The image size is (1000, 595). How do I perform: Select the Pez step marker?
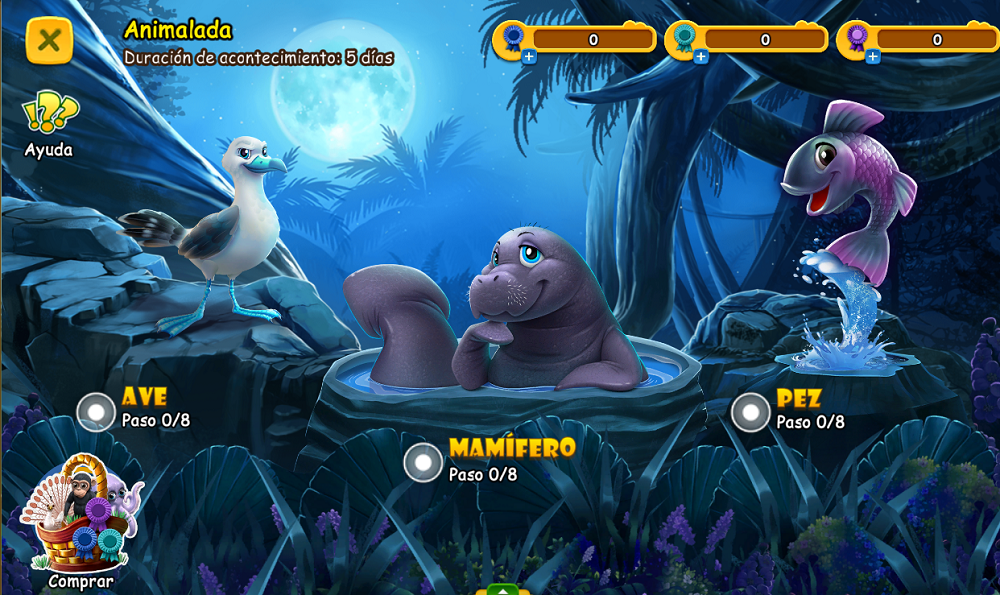click(x=750, y=412)
